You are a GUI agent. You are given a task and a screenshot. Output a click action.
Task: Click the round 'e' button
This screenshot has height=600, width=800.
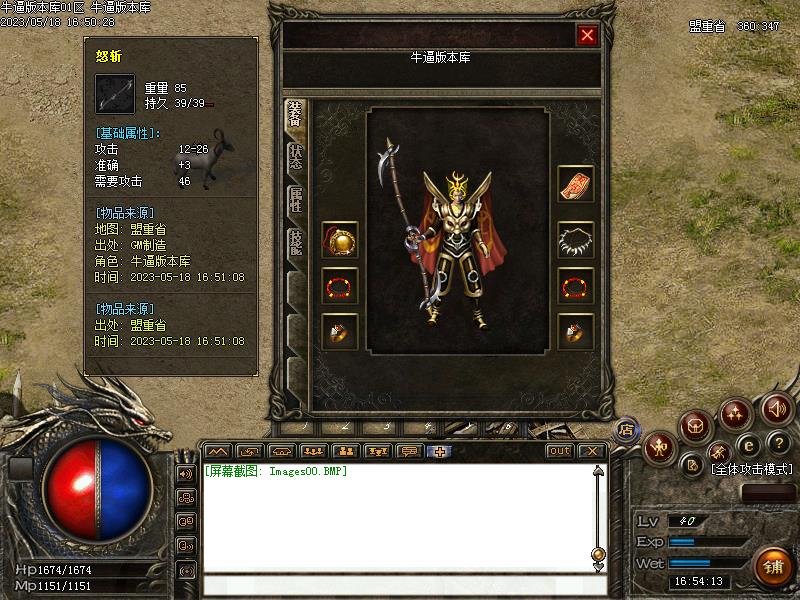pos(748,445)
